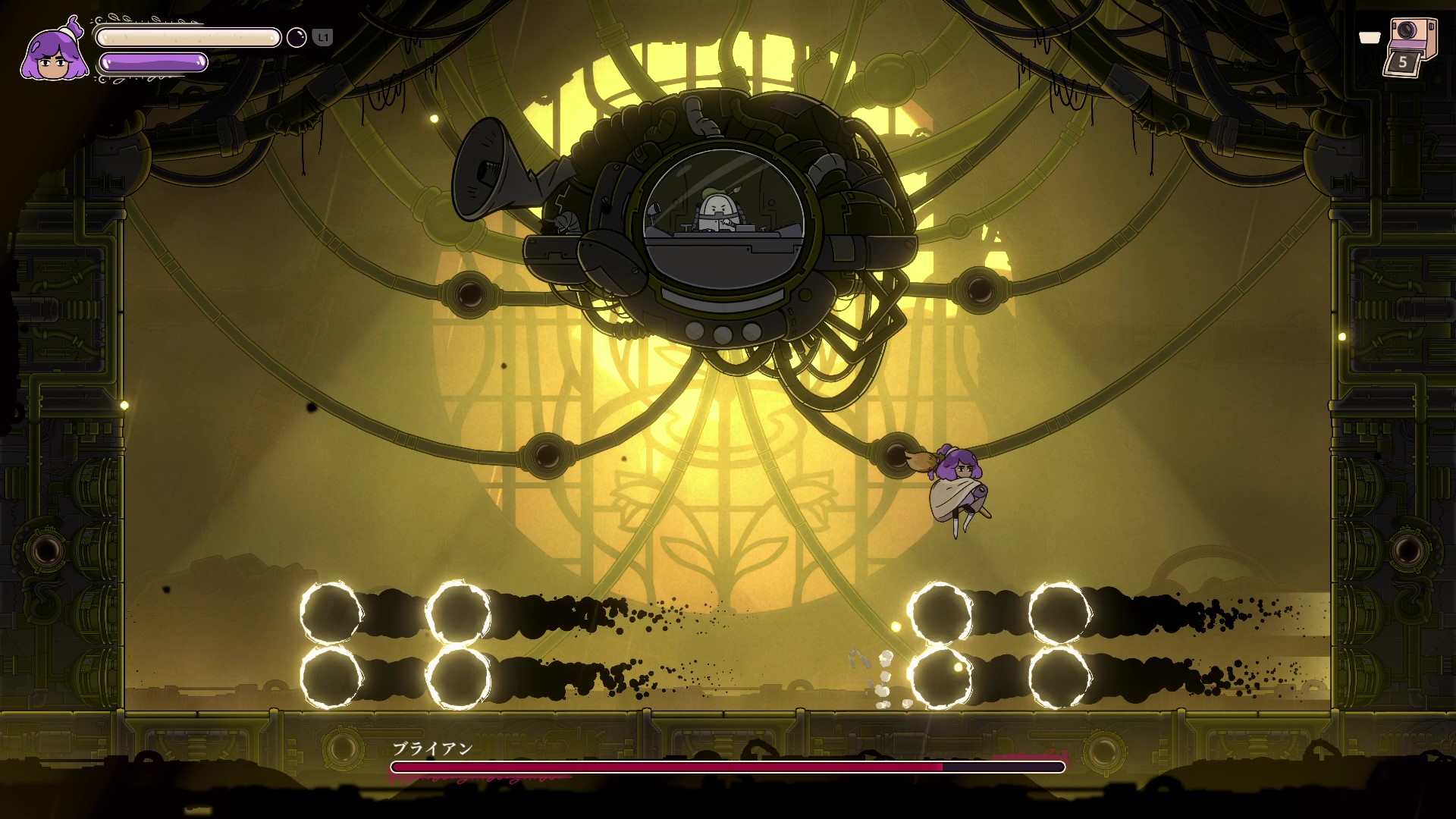
Task: Click the purple-haired character portrait
Action: click(x=52, y=52)
